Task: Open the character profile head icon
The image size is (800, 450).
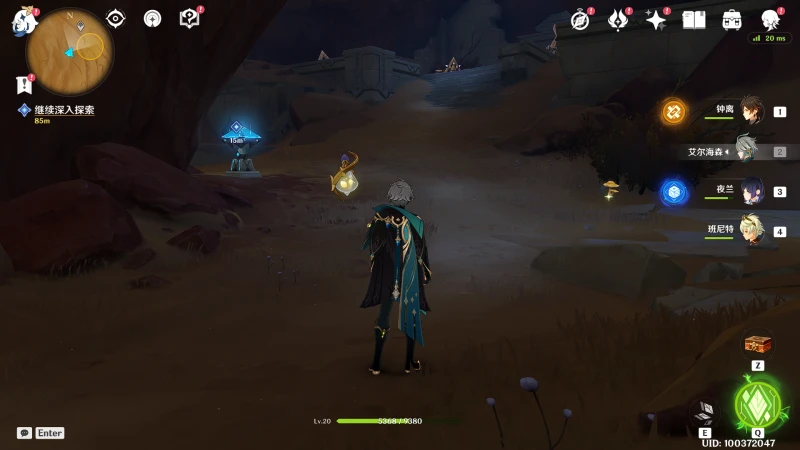Action: click(770, 20)
